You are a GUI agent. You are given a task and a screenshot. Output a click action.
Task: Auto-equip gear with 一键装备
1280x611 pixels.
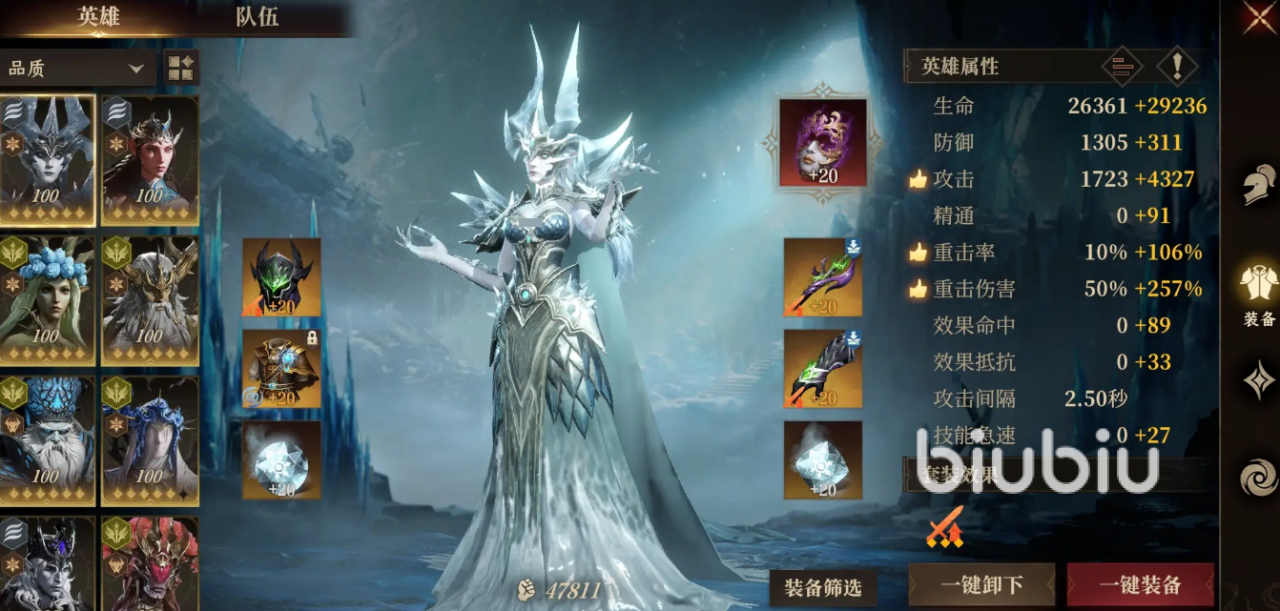(1140, 585)
